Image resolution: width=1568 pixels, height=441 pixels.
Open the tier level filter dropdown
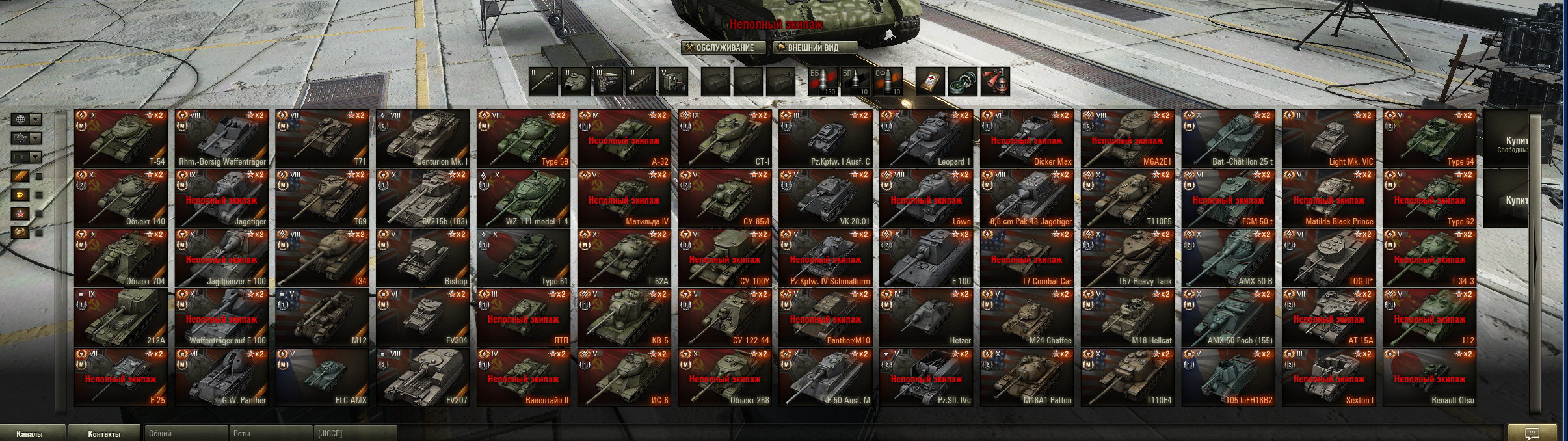click(x=27, y=157)
